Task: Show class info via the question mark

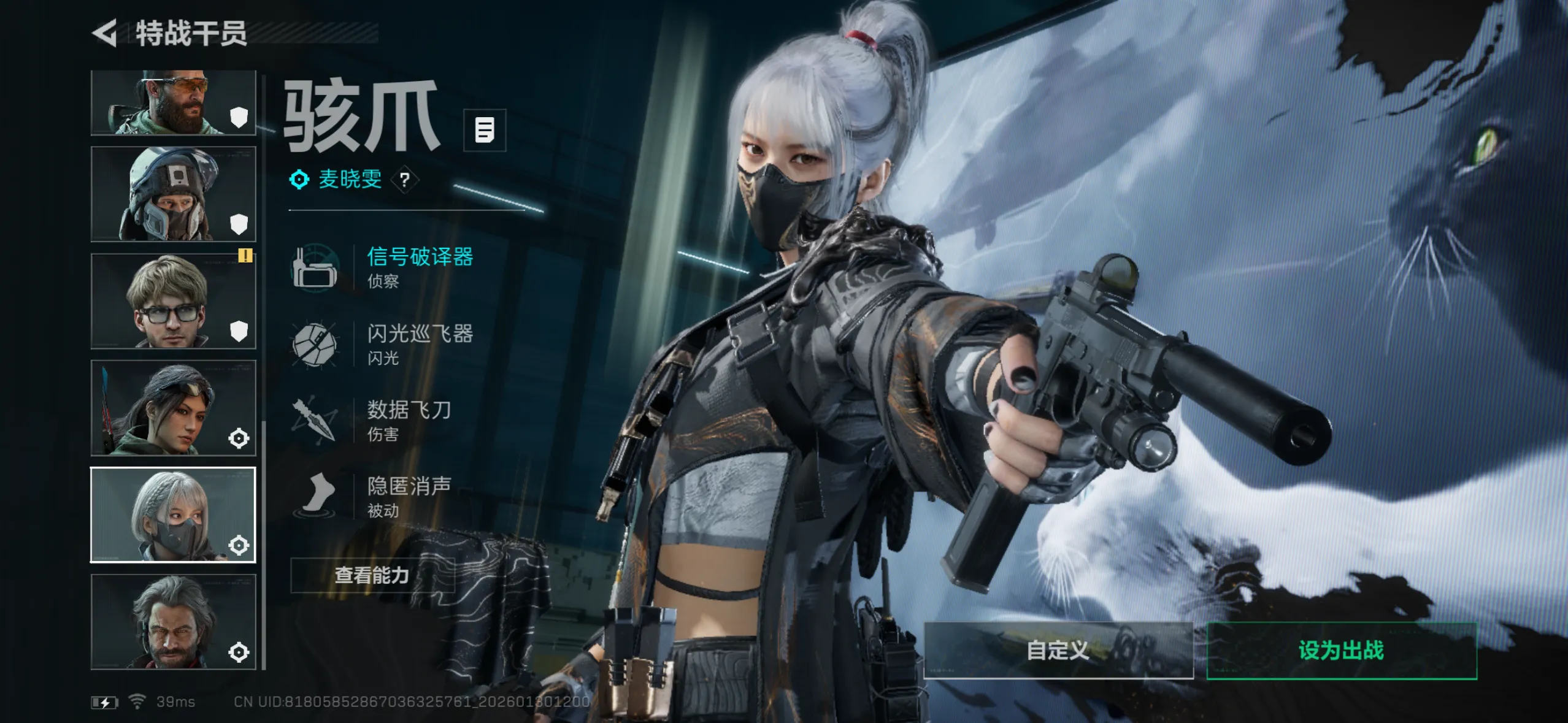Action: point(404,180)
